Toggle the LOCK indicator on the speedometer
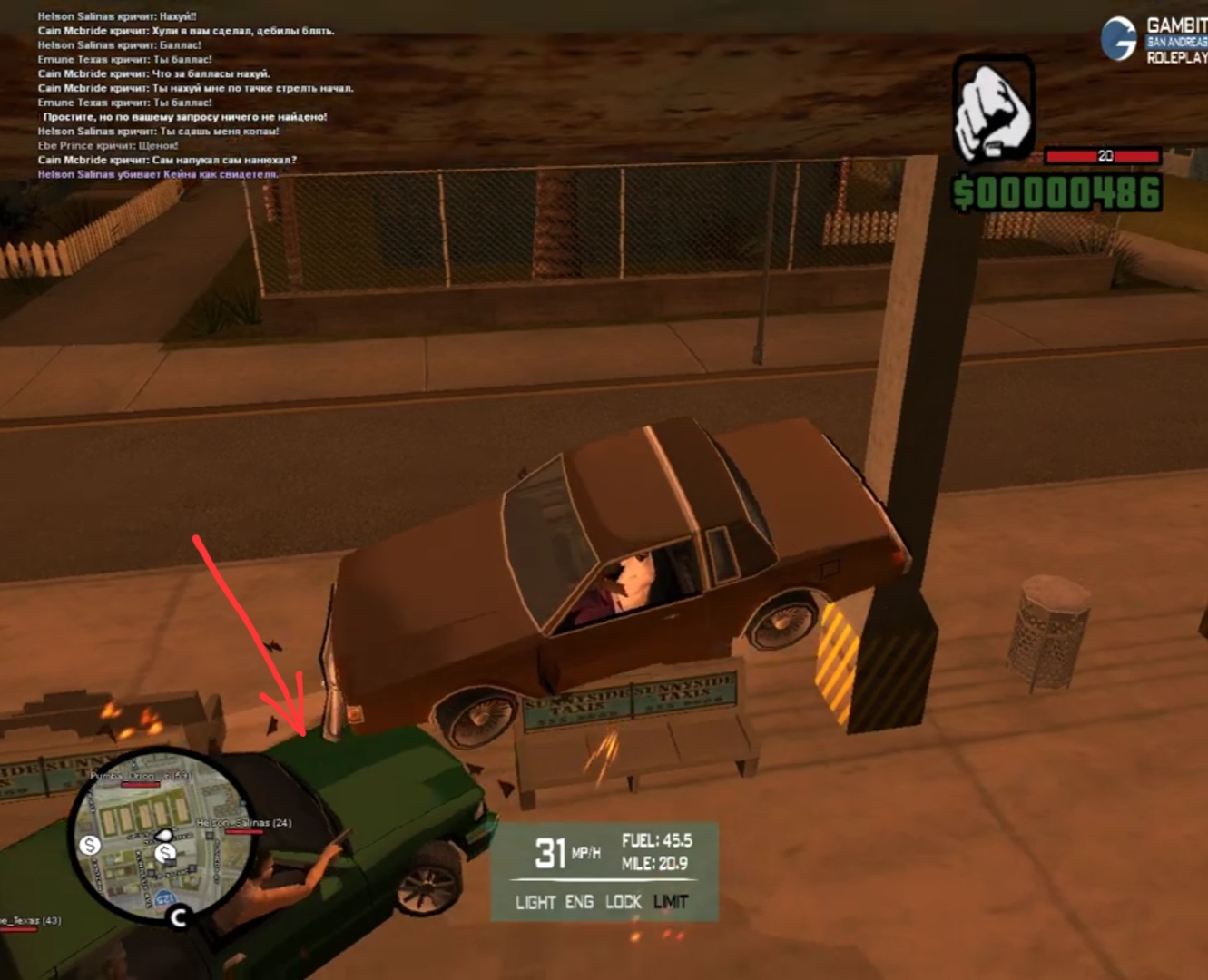The width and height of the screenshot is (1208, 980). [623, 902]
